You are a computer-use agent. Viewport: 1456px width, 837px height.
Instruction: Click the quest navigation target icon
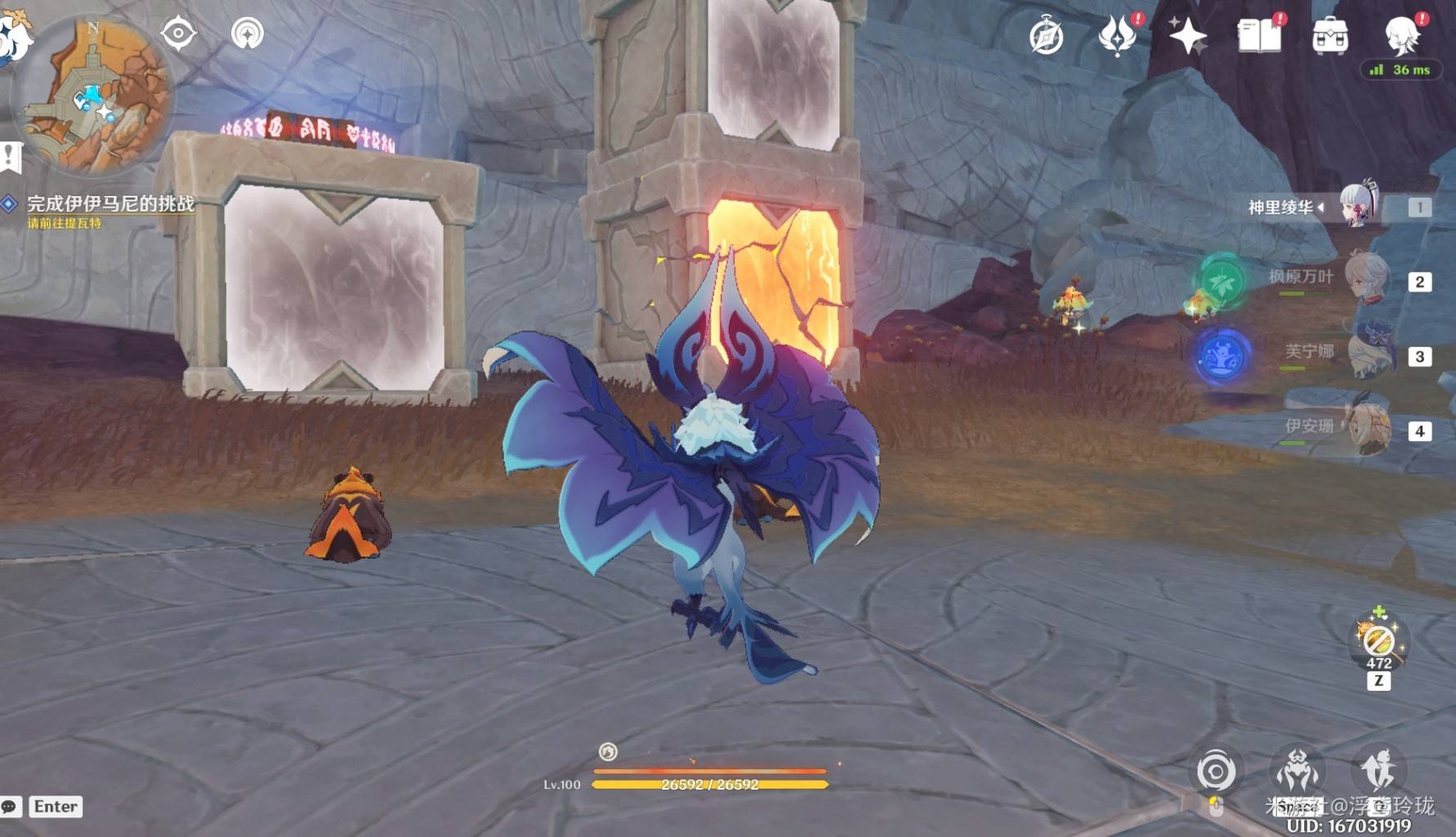pos(178,33)
